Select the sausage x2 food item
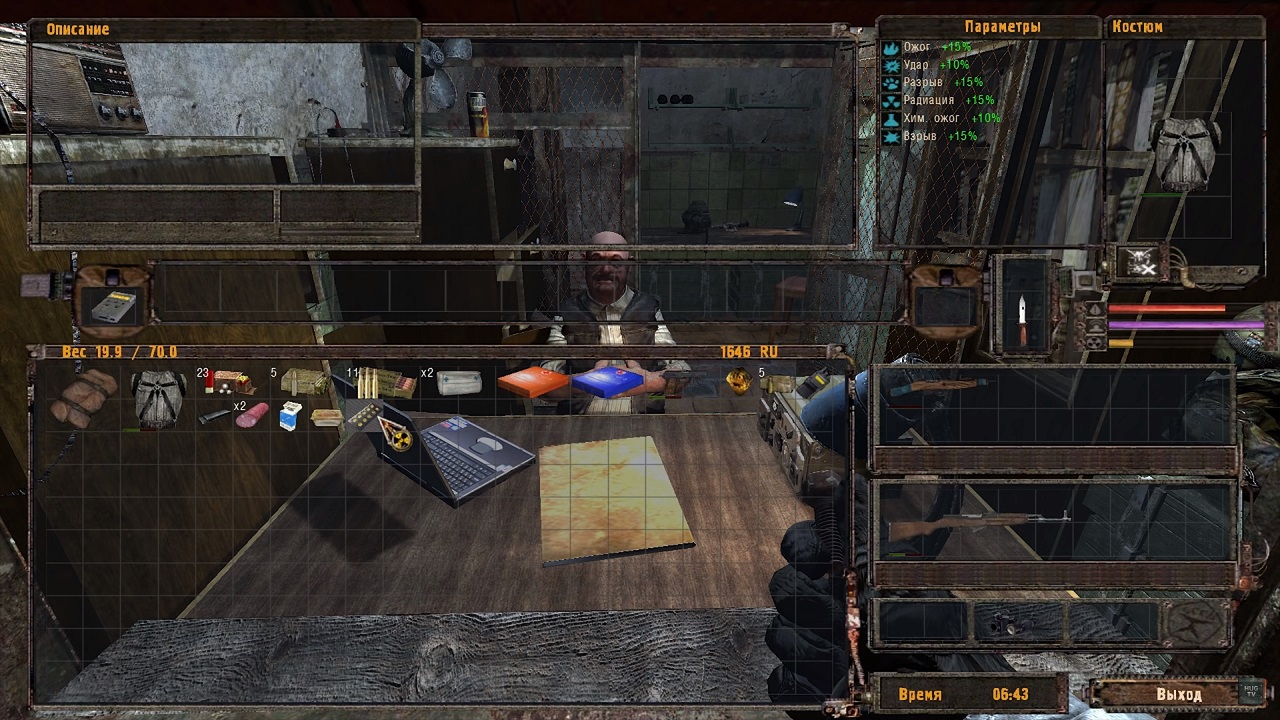The height and width of the screenshot is (720, 1280). click(x=251, y=415)
